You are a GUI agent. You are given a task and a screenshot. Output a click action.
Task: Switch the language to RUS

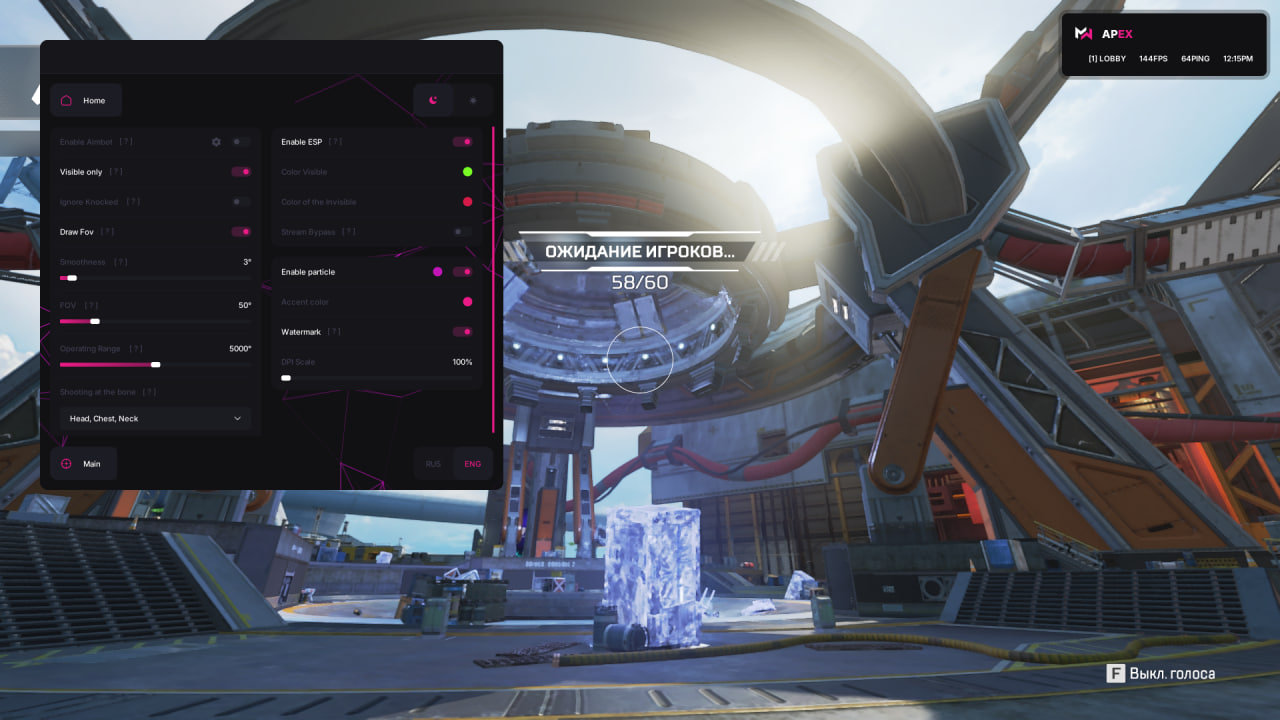coord(433,464)
